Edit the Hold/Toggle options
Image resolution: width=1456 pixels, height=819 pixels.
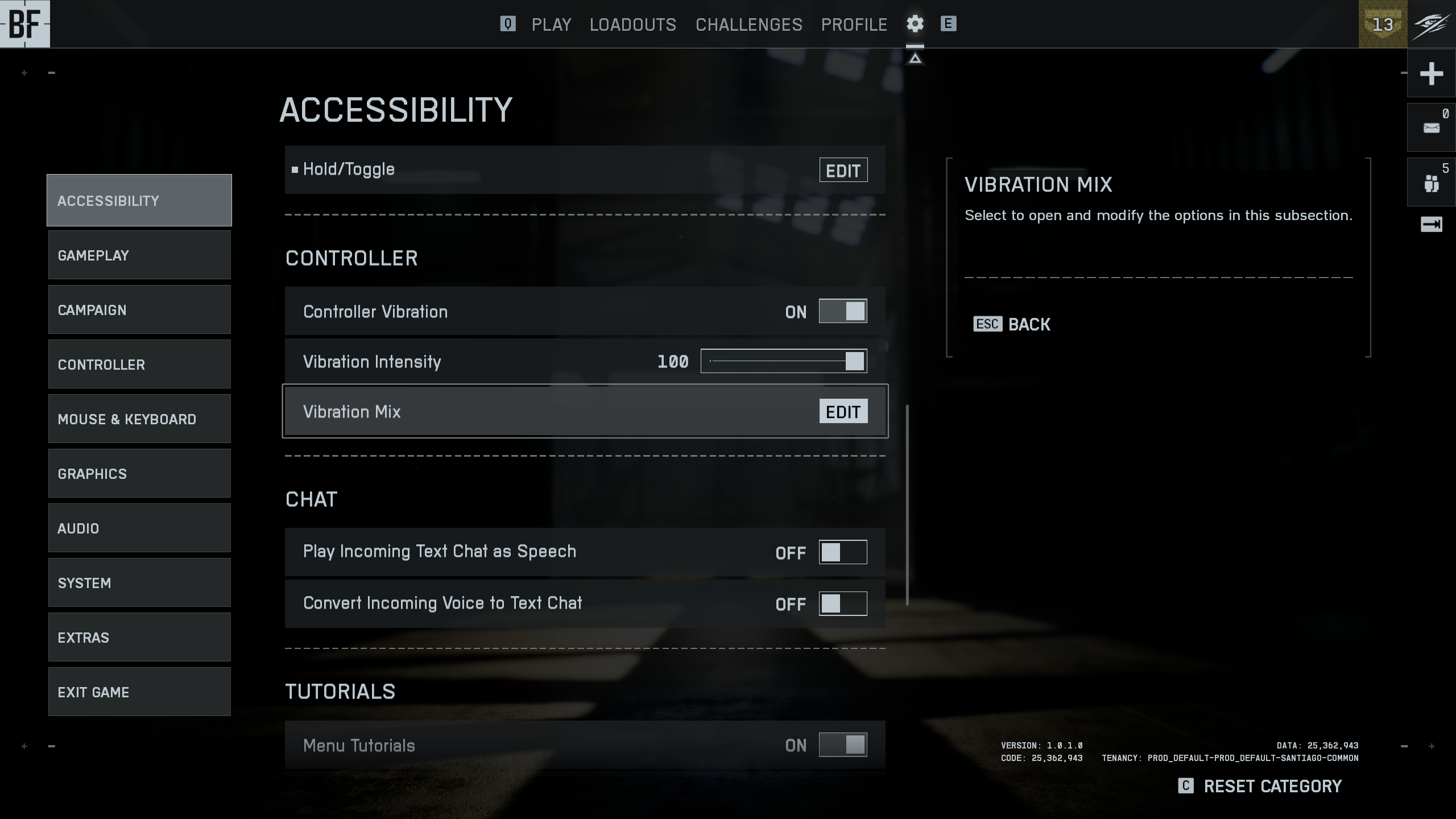(843, 171)
